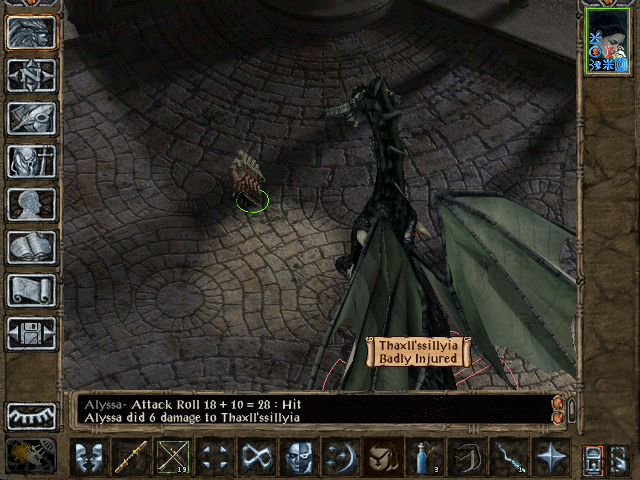Screen dimensions: 640x480
Task: Open the mage spellbook
Action: point(31,246)
